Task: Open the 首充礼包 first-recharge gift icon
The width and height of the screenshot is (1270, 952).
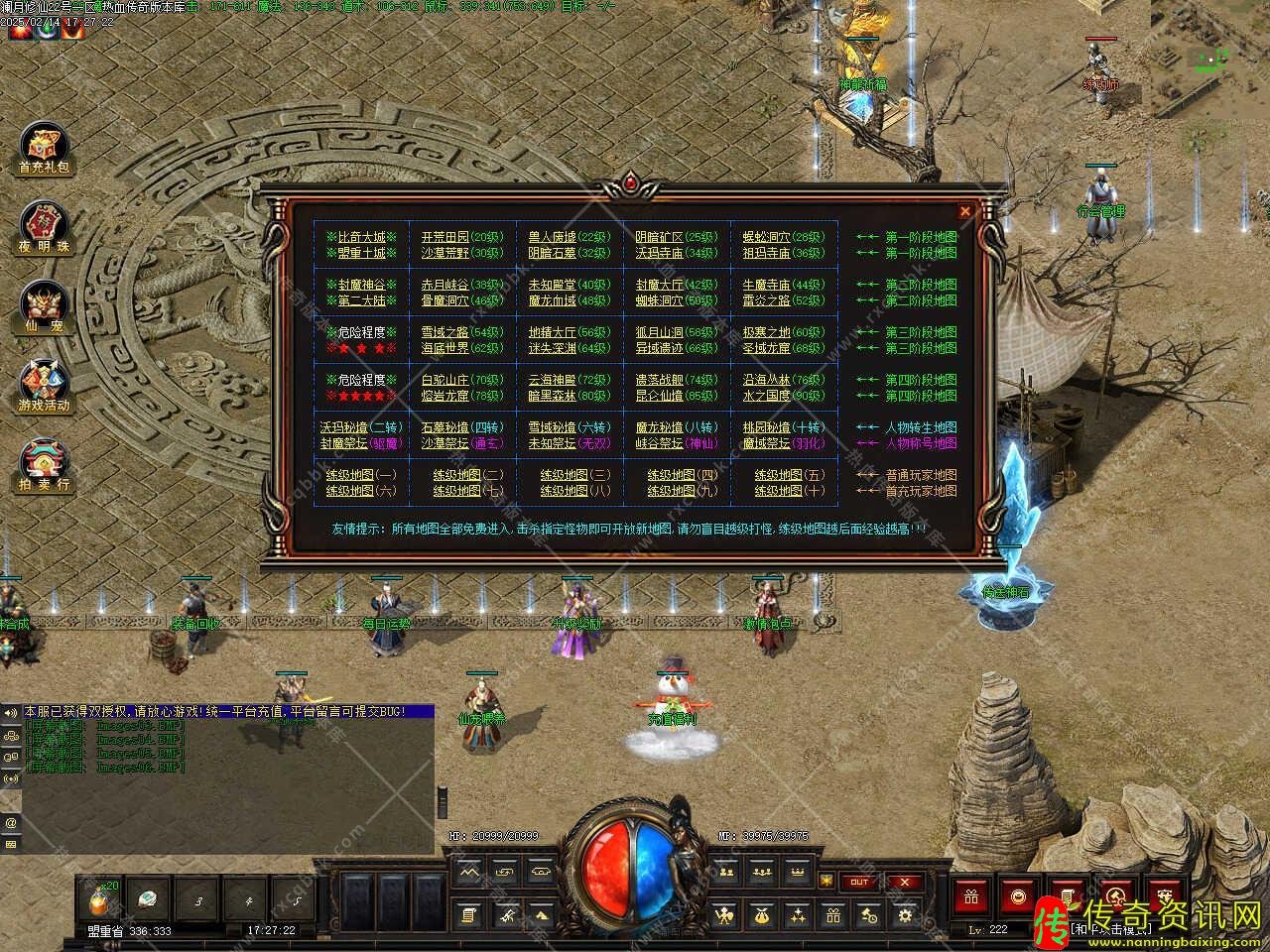Action: click(x=44, y=151)
